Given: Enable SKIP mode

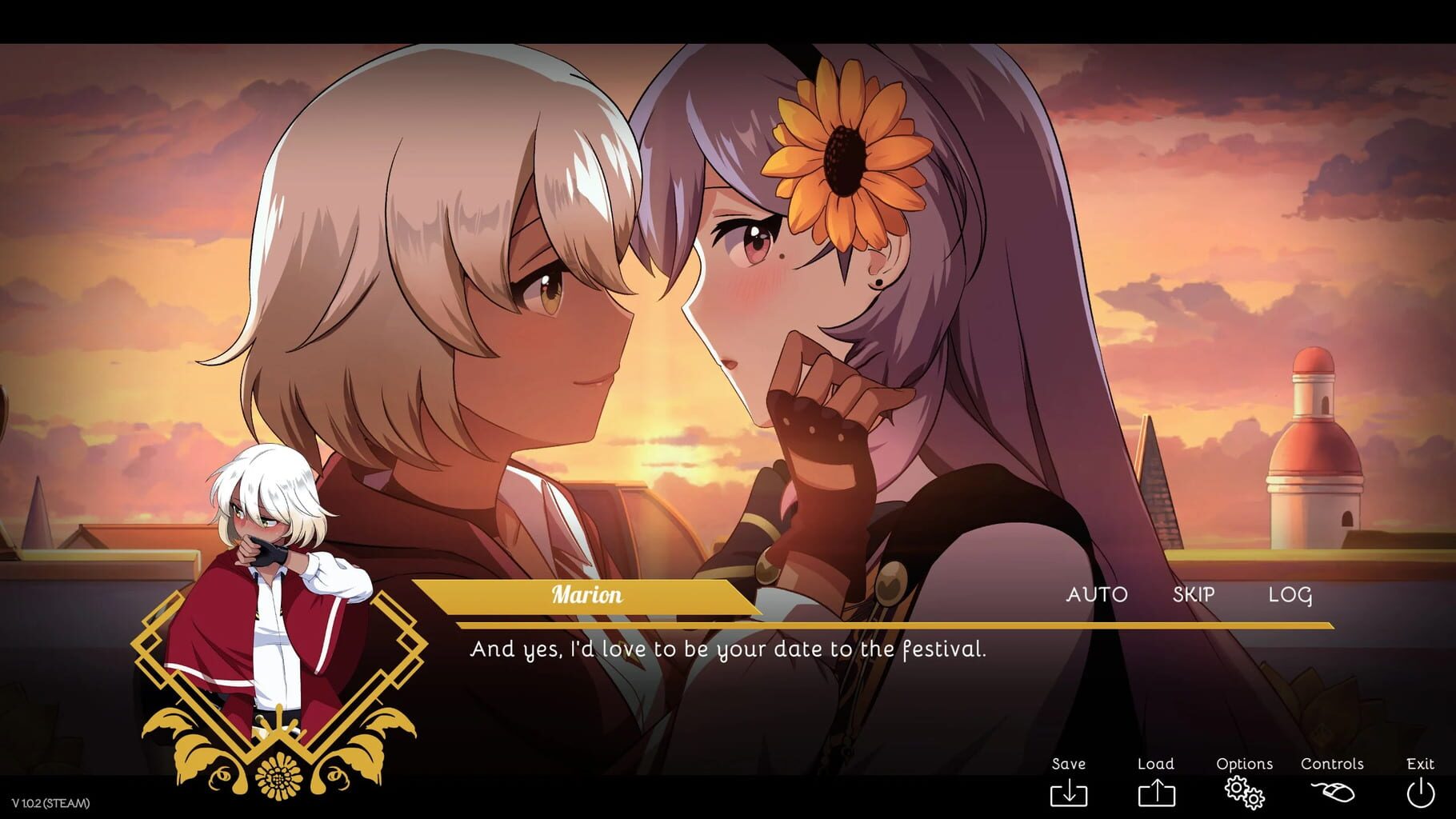Looking at the screenshot, I should point(1193,594).
